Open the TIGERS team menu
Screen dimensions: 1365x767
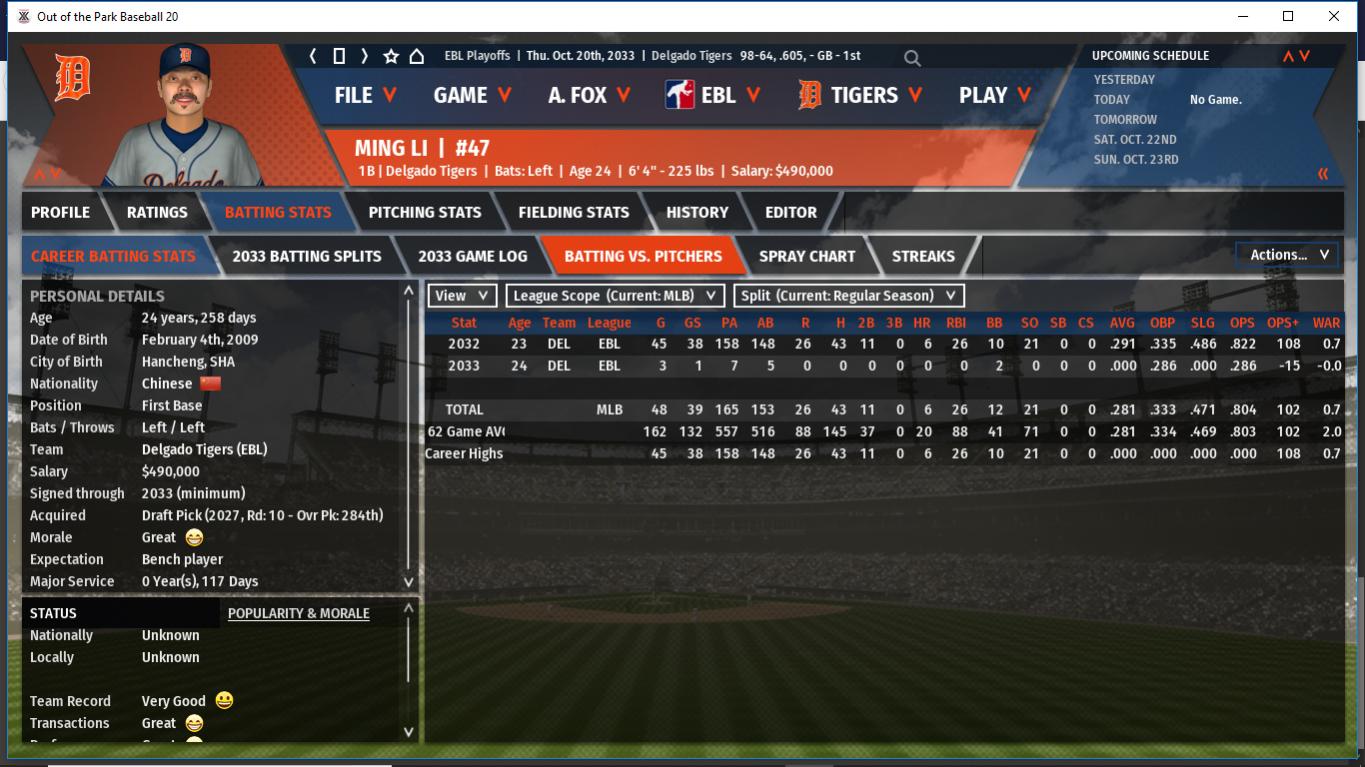click(x=862, y=95)
